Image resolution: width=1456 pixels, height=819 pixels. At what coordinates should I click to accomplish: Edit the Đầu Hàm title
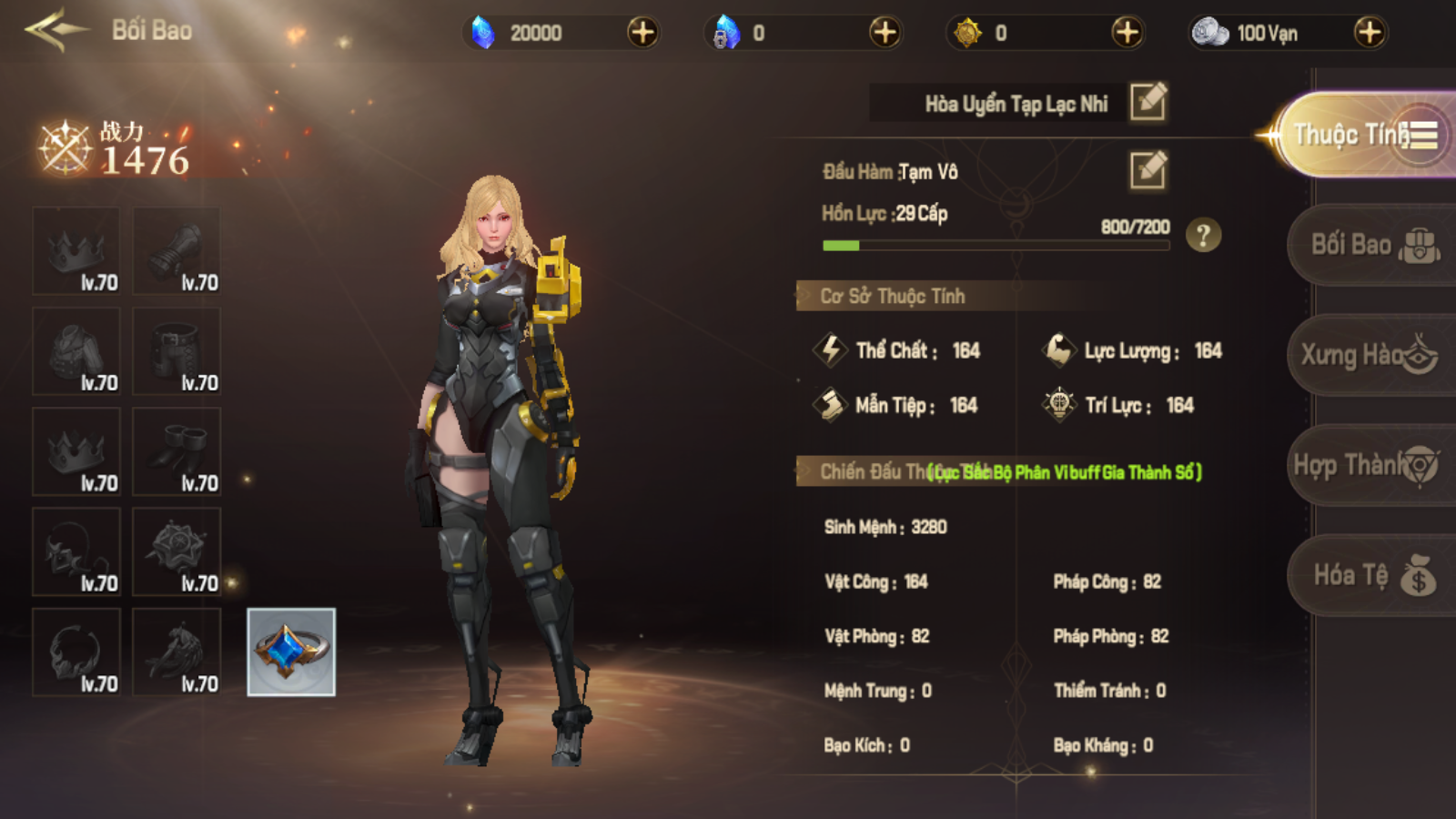1148,170
